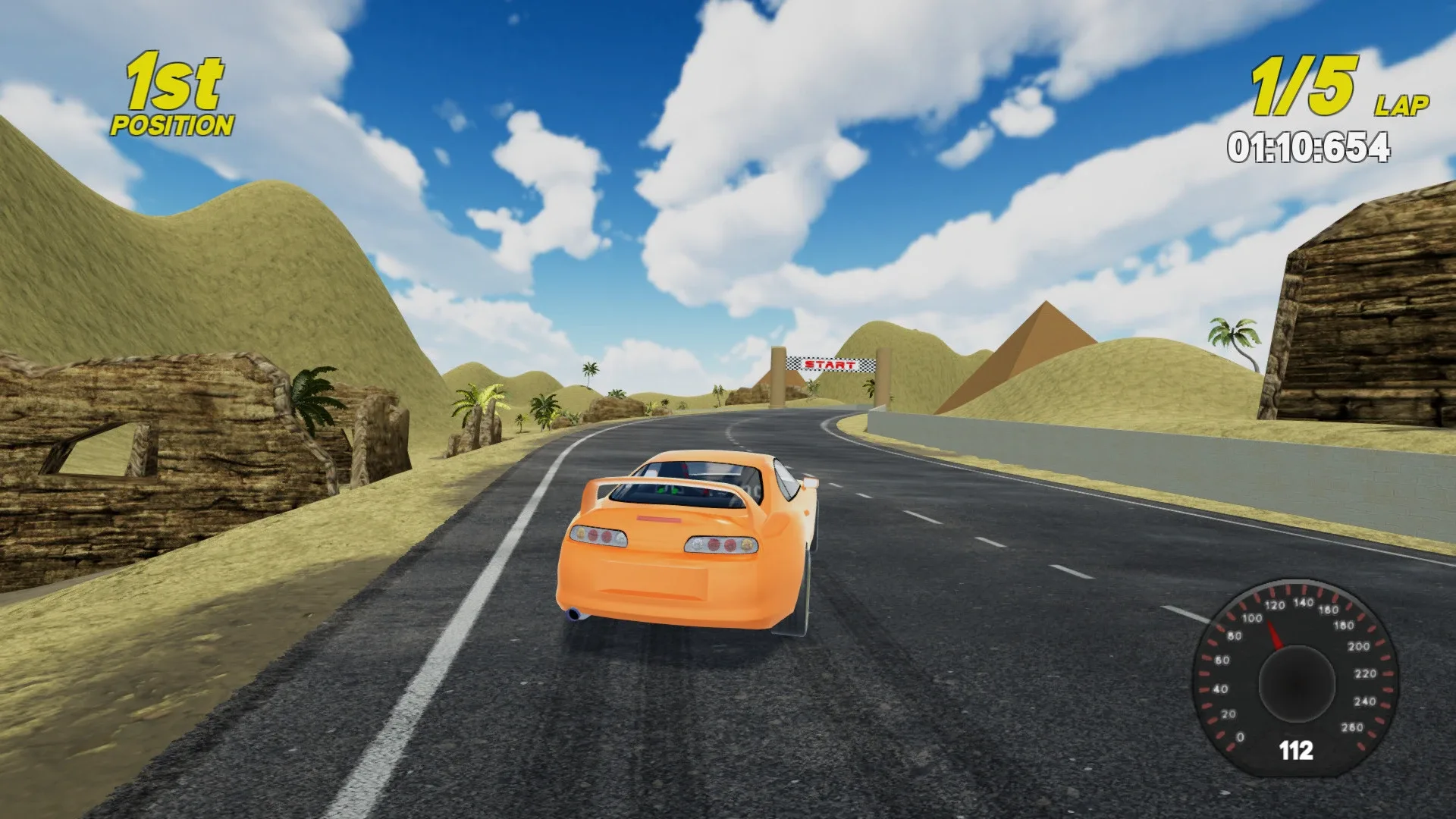Screen dimensions: 1456x819
Task: Click the 120 mark on the speedometer
Action: [1274, 605]
